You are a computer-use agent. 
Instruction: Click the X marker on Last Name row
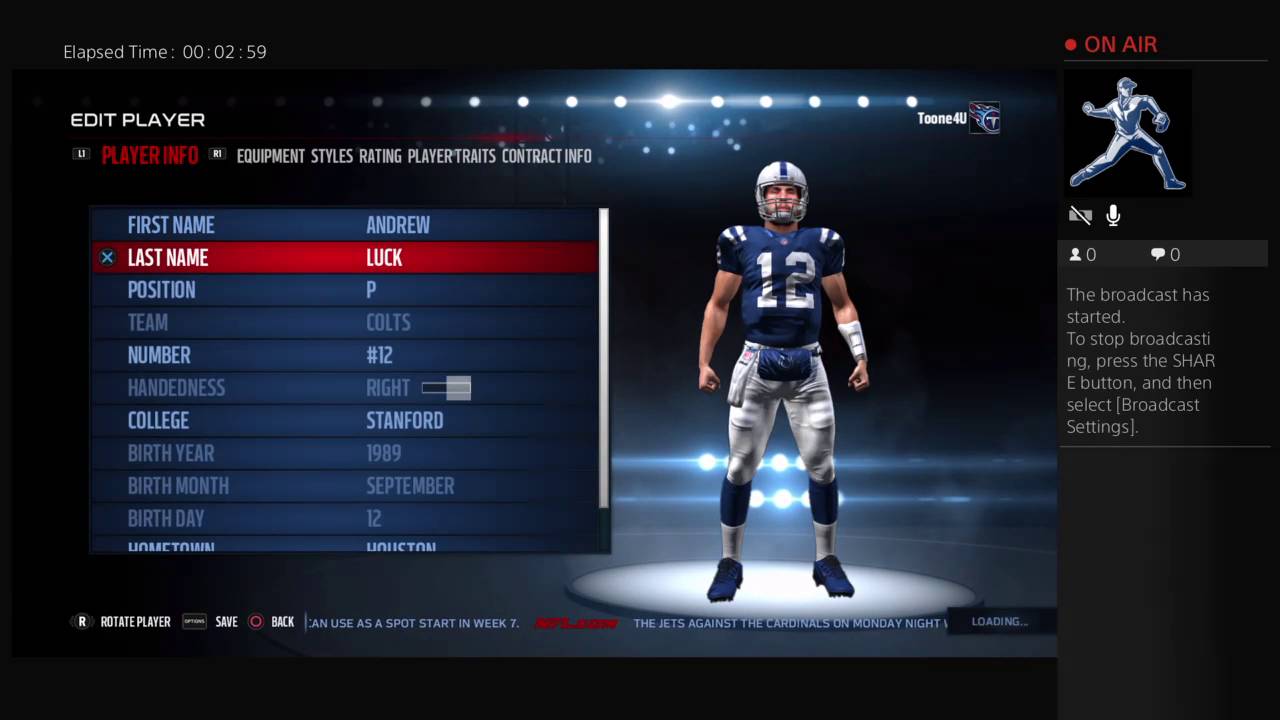click(107, 258)
